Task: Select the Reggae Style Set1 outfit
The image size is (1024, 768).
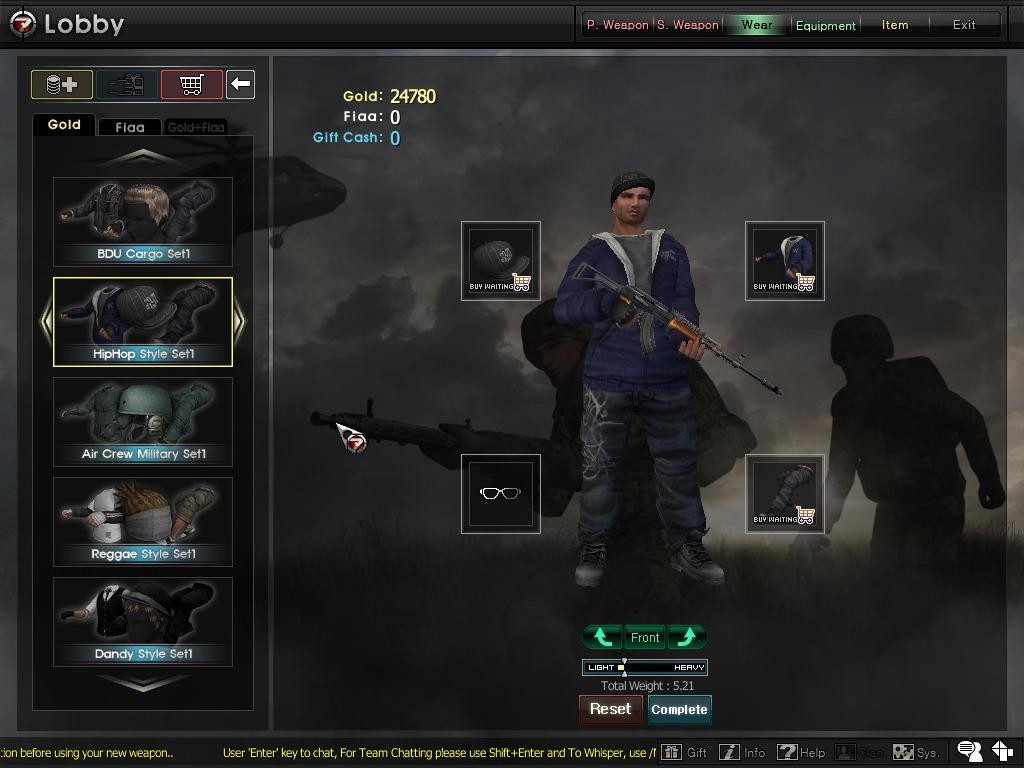Action: coord(143,522)
